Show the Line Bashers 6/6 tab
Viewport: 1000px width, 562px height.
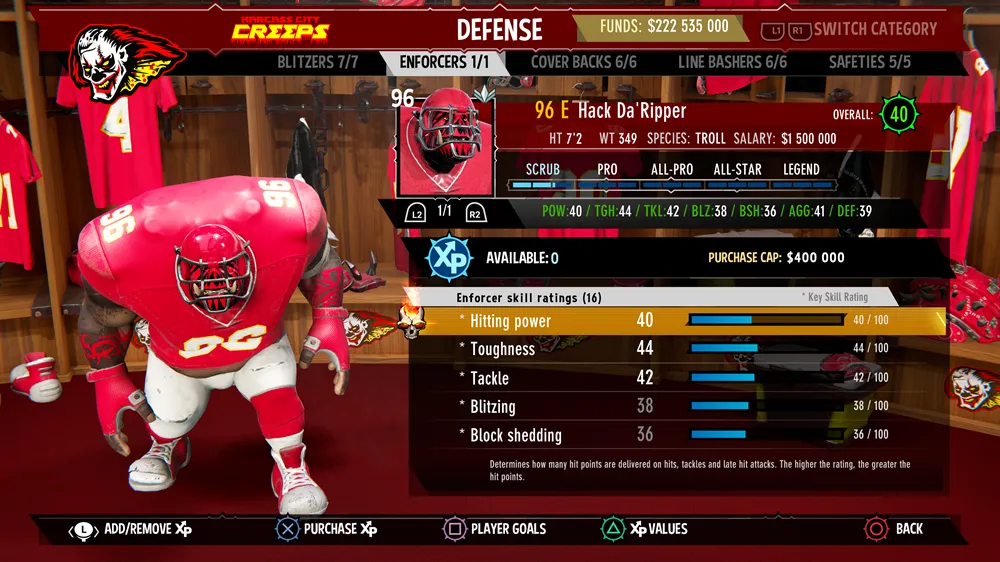[732, 62]
